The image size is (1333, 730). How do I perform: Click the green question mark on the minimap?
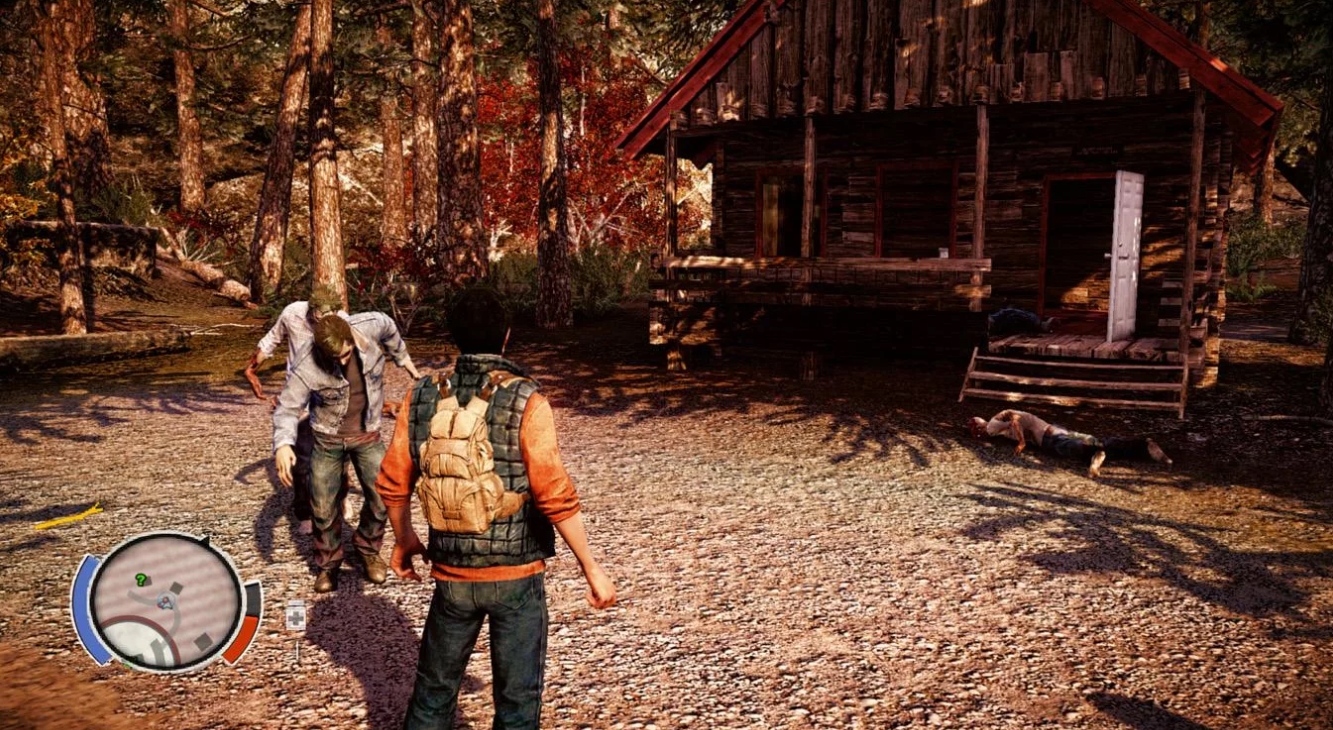coord(140,578)
